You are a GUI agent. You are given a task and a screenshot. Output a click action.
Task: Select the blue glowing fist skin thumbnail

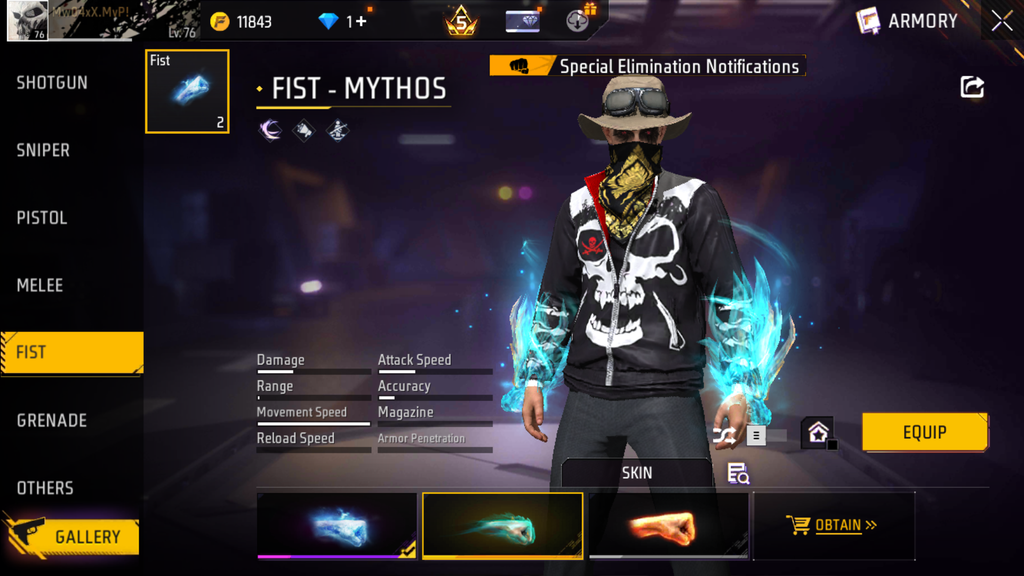pos(337,525)
